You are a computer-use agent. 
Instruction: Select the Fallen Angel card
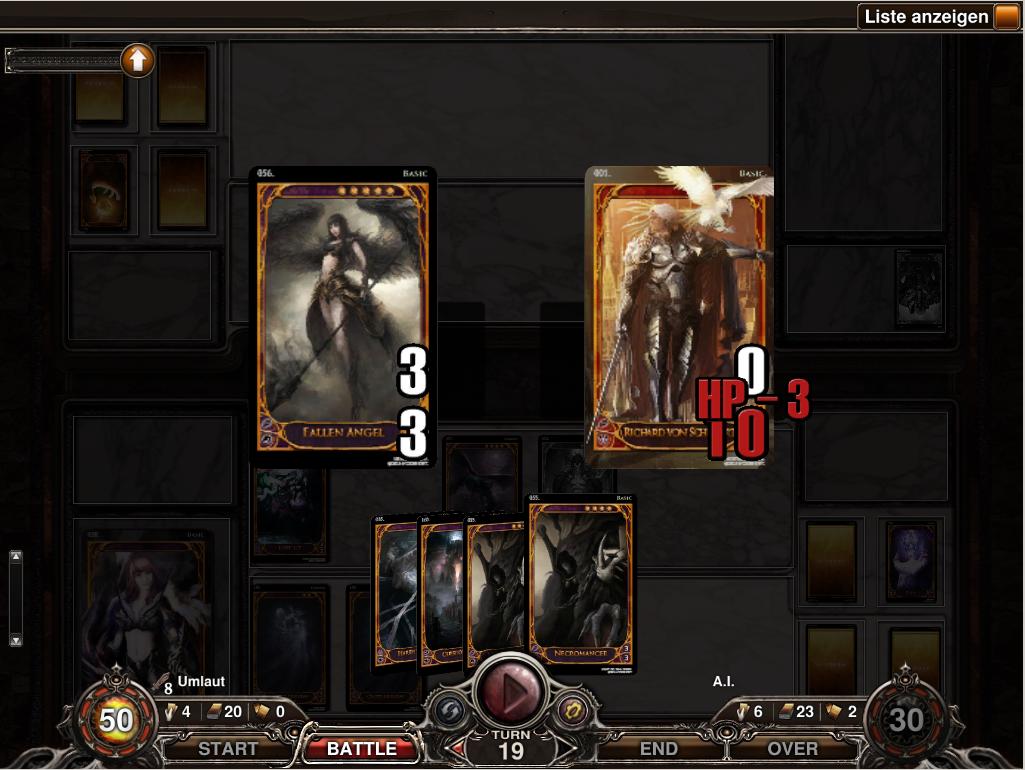(x=342, y=315)
